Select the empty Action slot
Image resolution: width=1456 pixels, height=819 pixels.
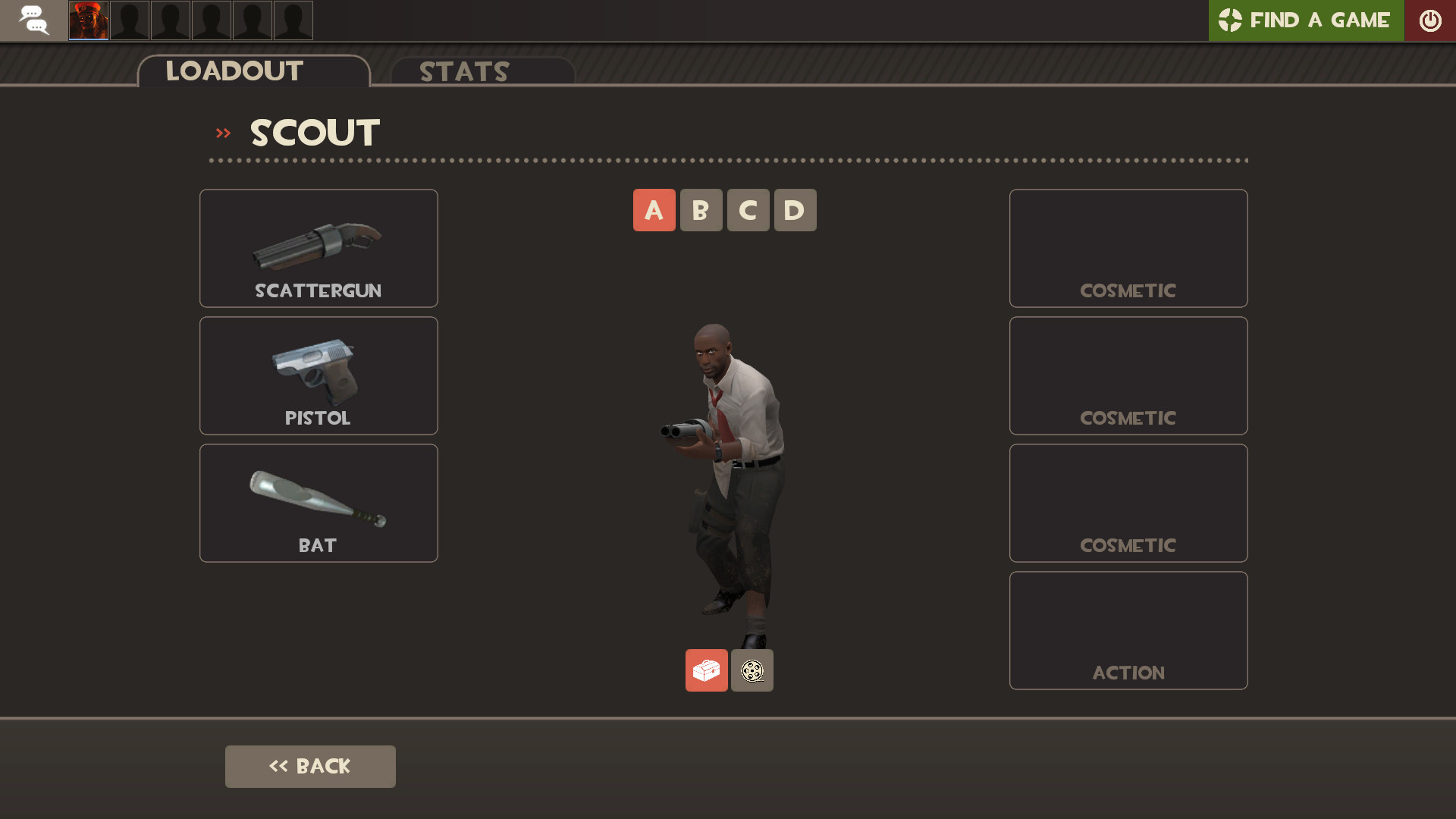[x=1128, y=630]
